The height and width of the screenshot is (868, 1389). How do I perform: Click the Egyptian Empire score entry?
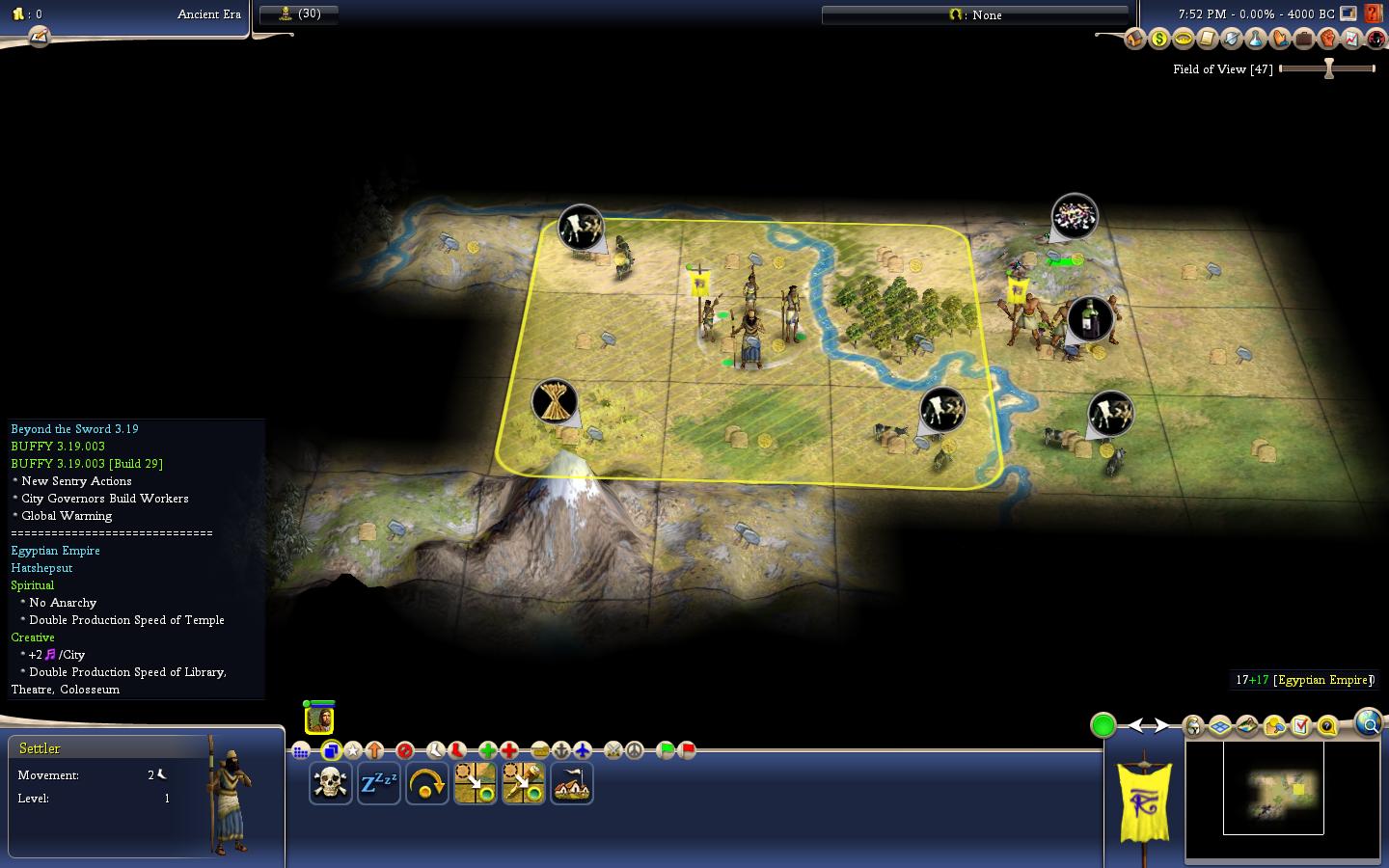tap(1302, 680)
